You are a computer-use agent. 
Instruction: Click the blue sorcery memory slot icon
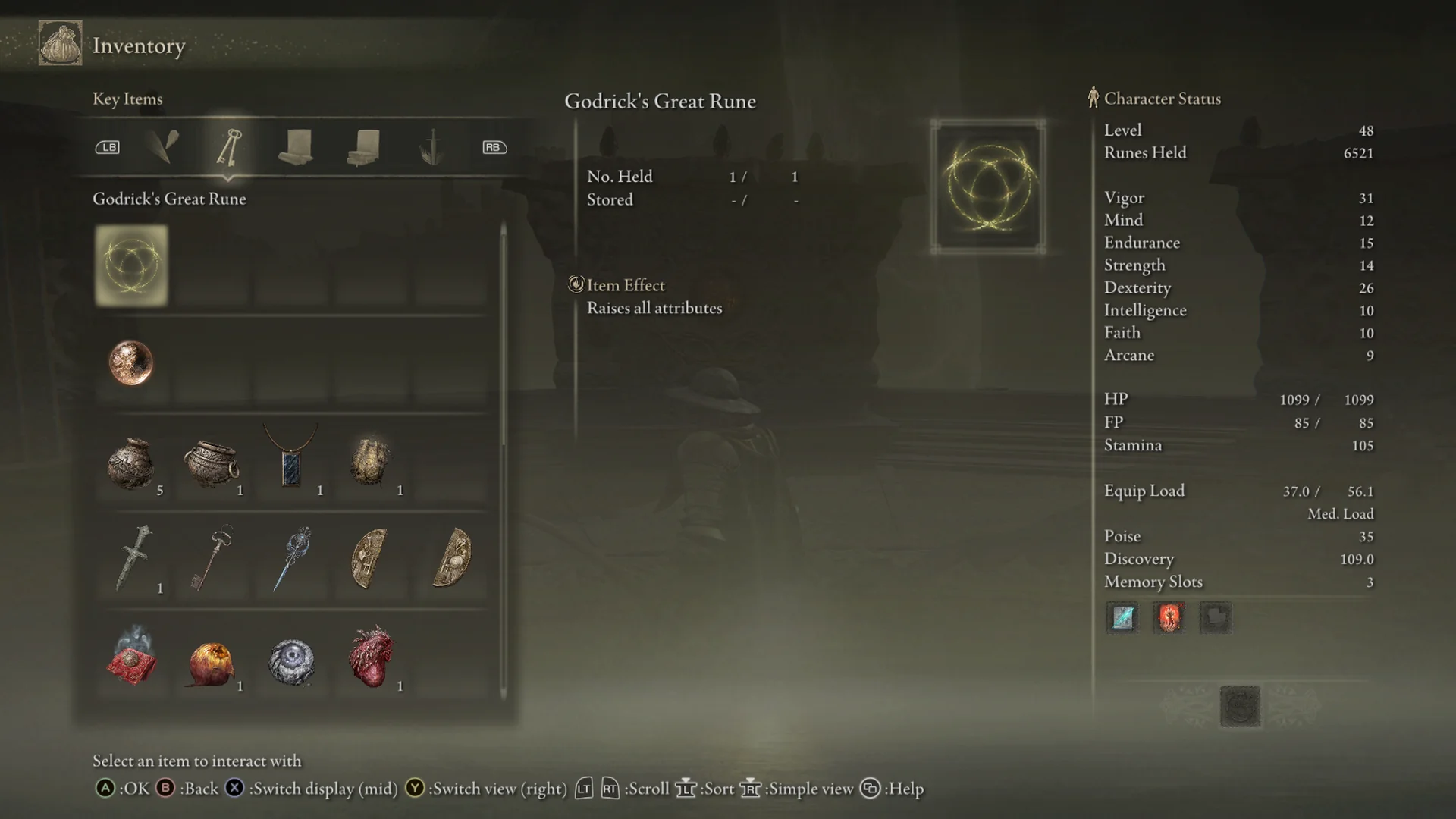point(1122,618)
